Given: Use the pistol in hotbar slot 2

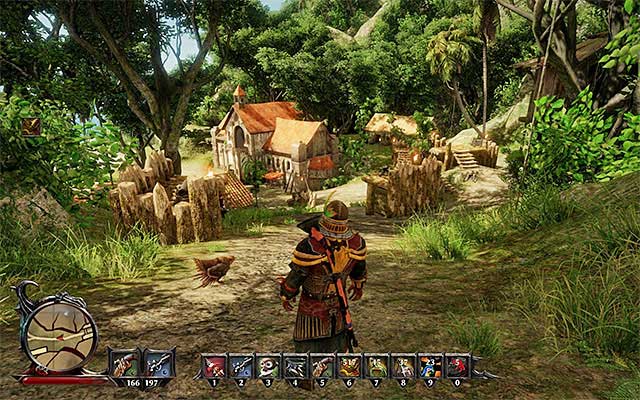Looking at the screenshot, I should (242, 366).
